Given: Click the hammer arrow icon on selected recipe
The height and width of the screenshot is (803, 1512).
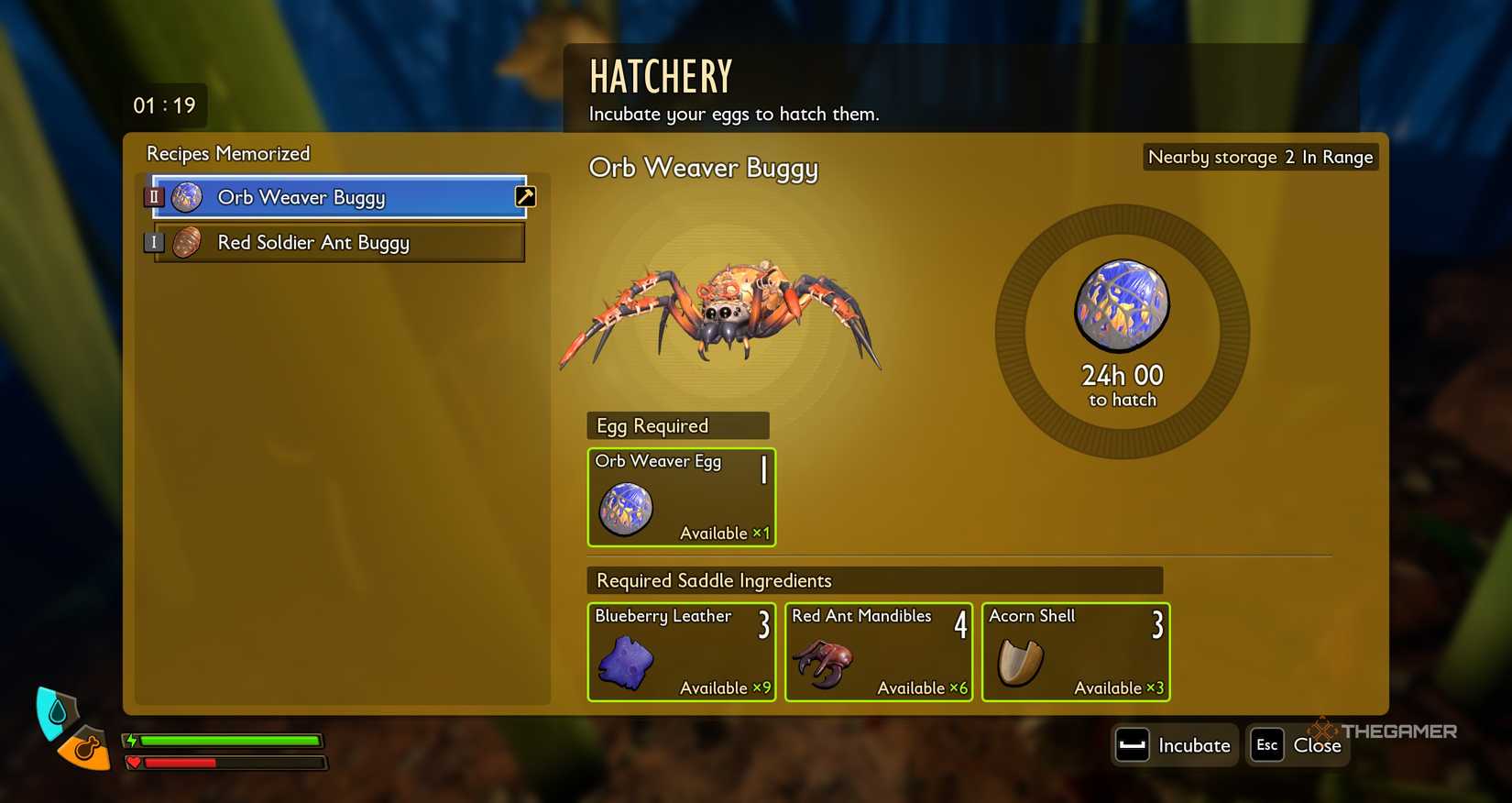Looking at the screenshot, I should pos(524,195).
